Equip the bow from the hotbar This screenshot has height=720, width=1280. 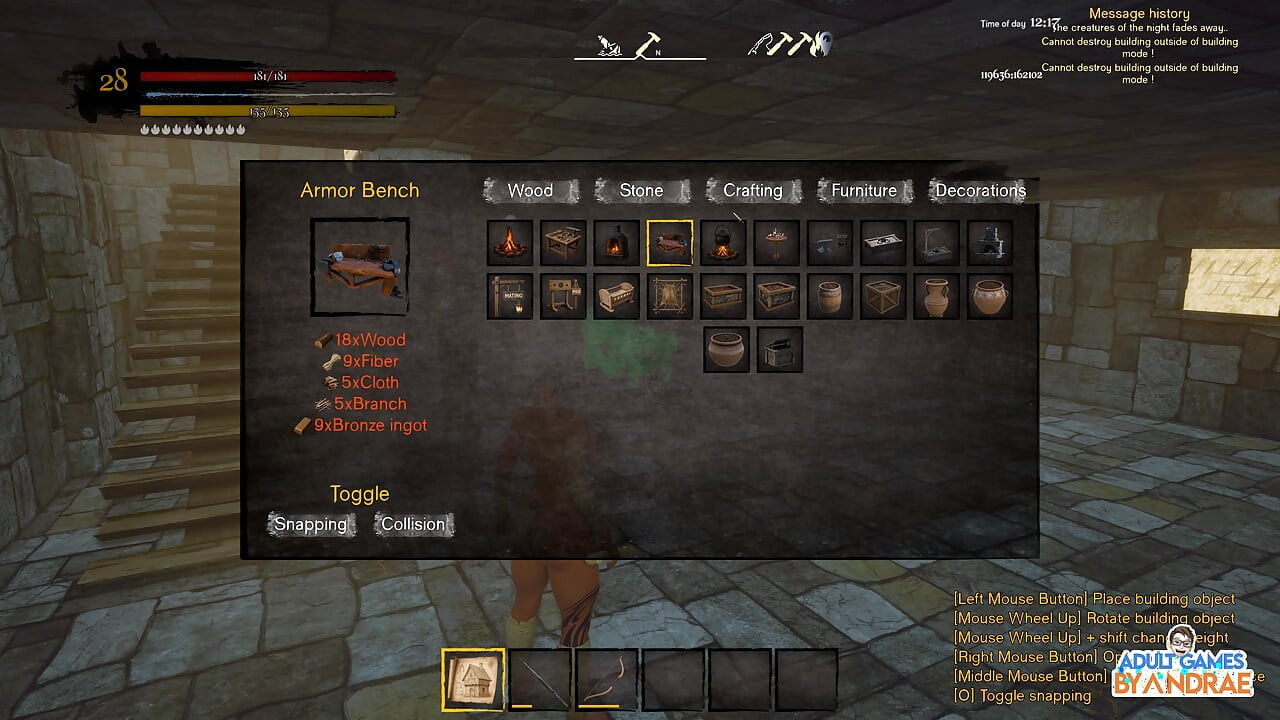tap(607, 680)
